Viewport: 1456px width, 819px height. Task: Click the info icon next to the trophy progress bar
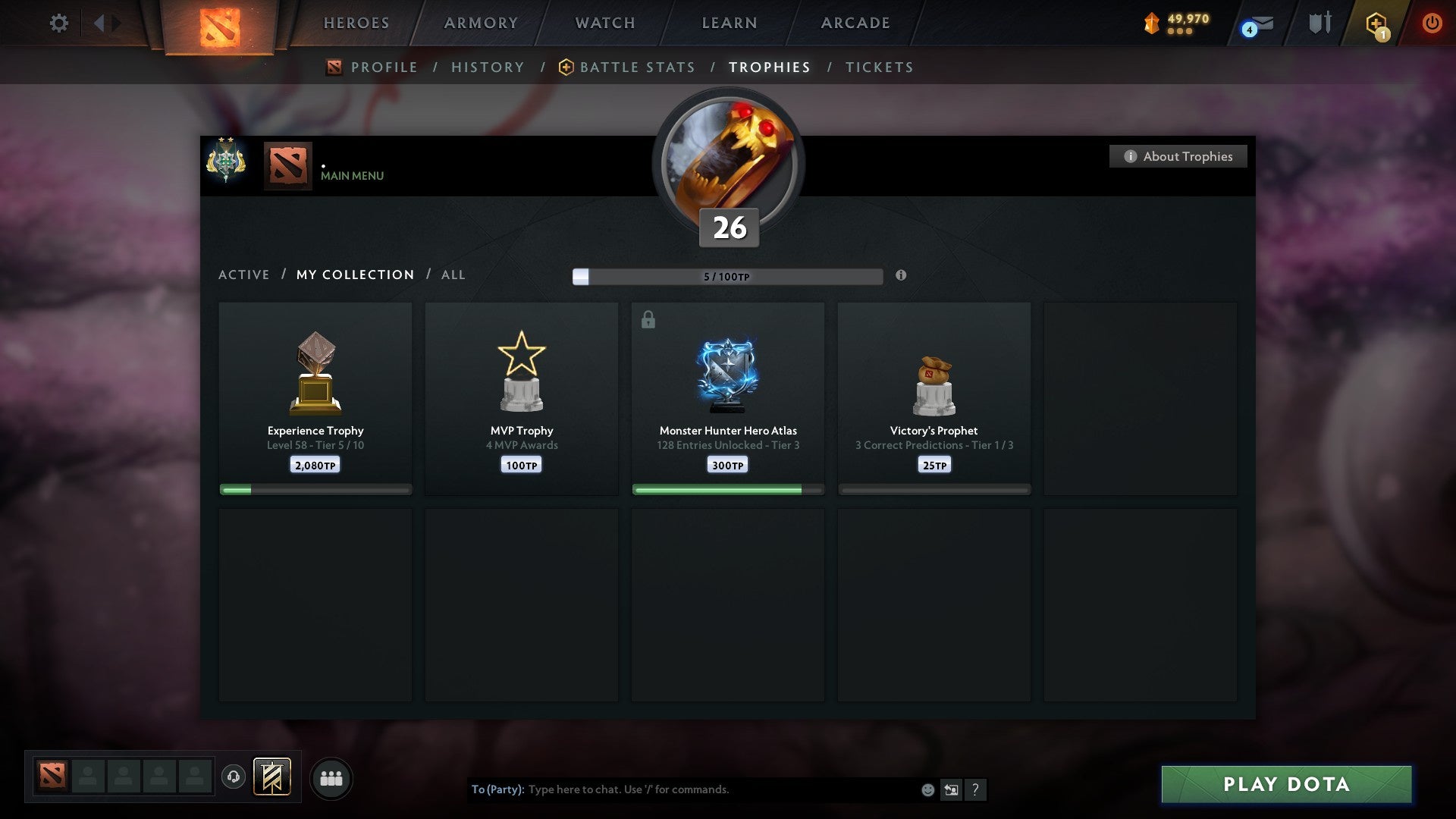click(901, 276)
